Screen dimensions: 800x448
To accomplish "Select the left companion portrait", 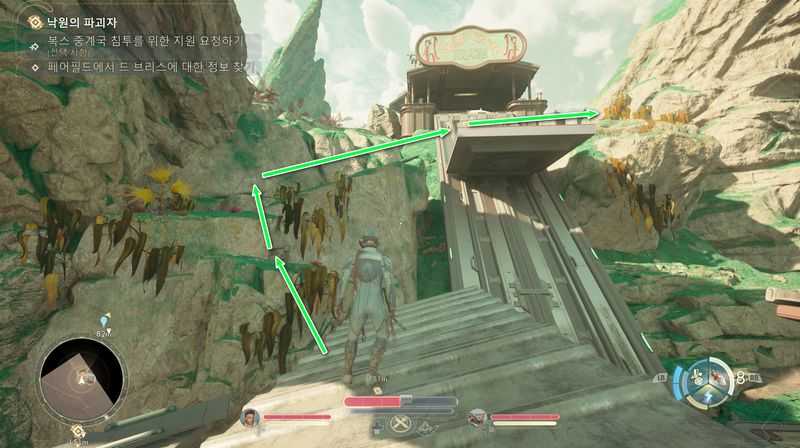I will [249, 417].
